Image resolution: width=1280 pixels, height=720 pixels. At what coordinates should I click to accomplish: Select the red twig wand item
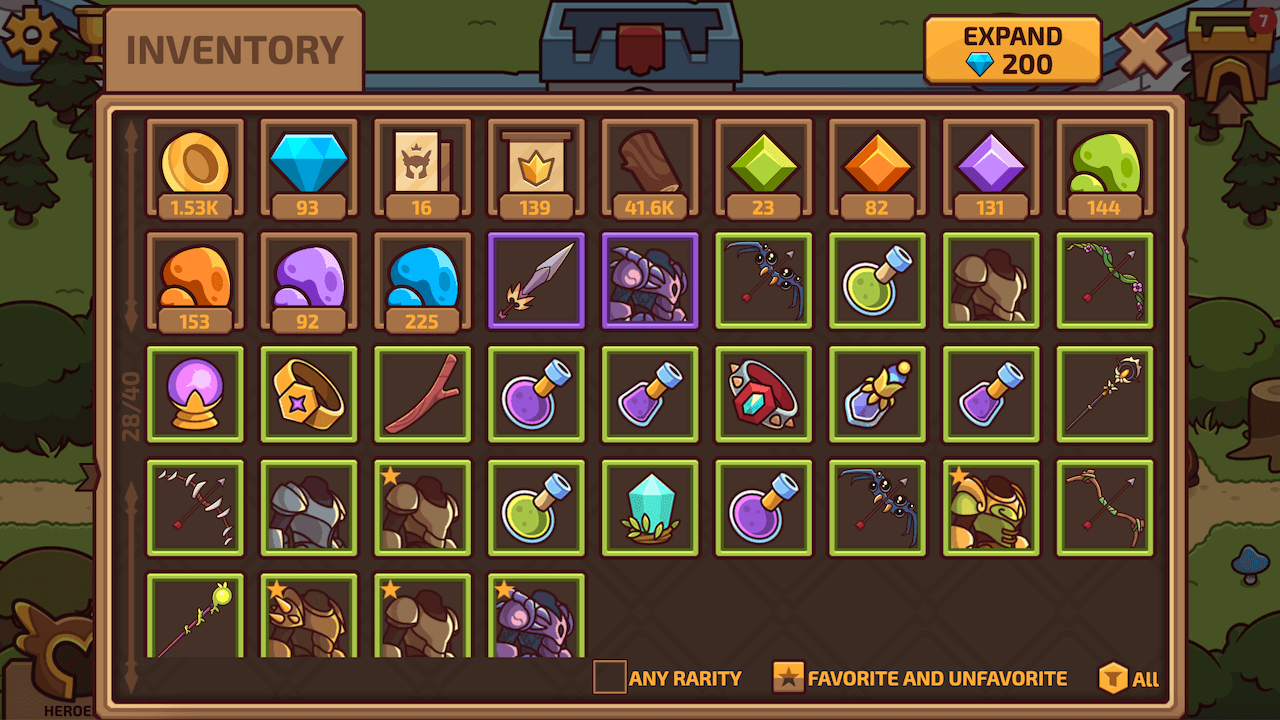[422, 394]
